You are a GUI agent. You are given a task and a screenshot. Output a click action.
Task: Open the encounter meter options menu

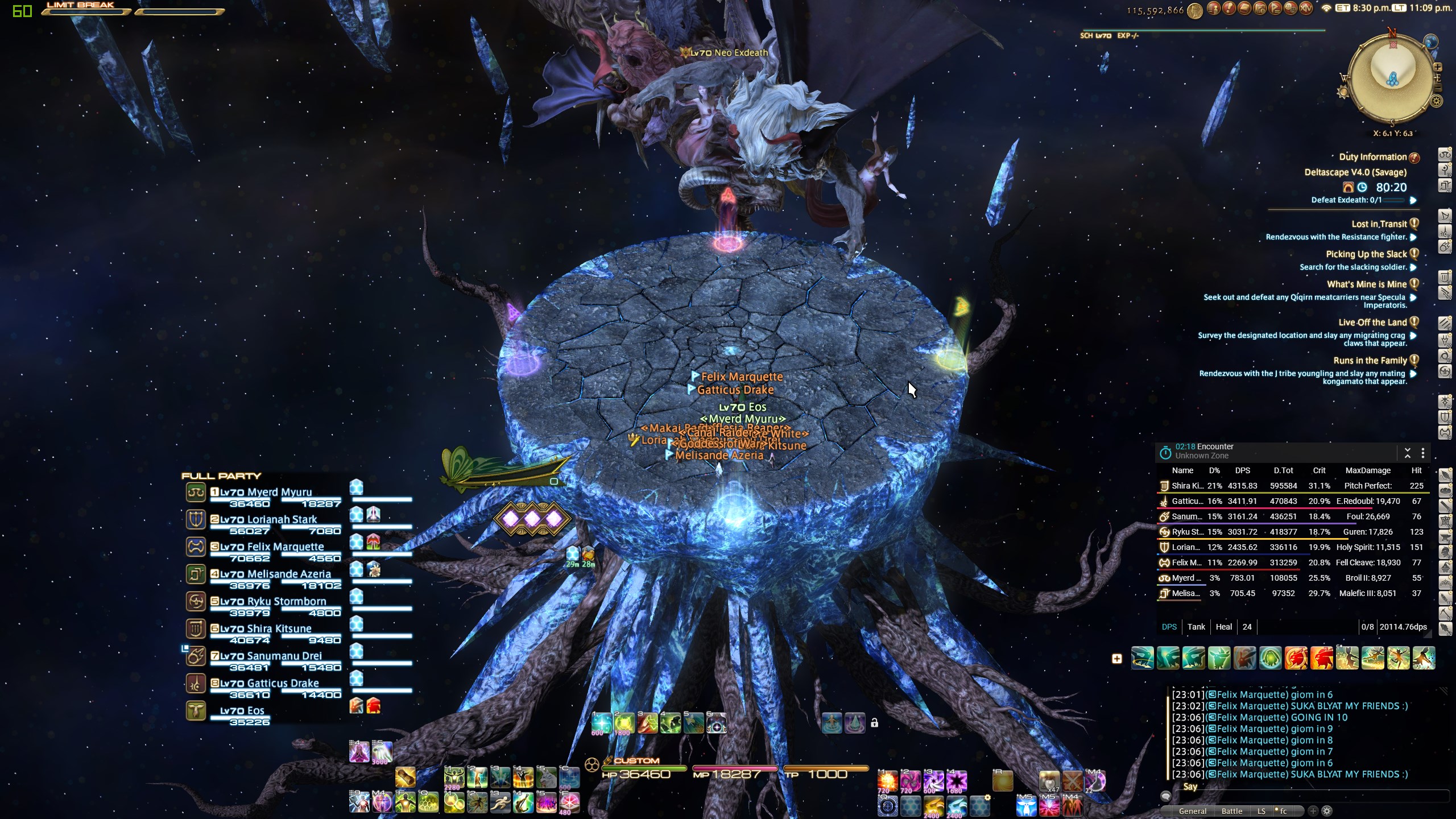[x=1423, y=453]
